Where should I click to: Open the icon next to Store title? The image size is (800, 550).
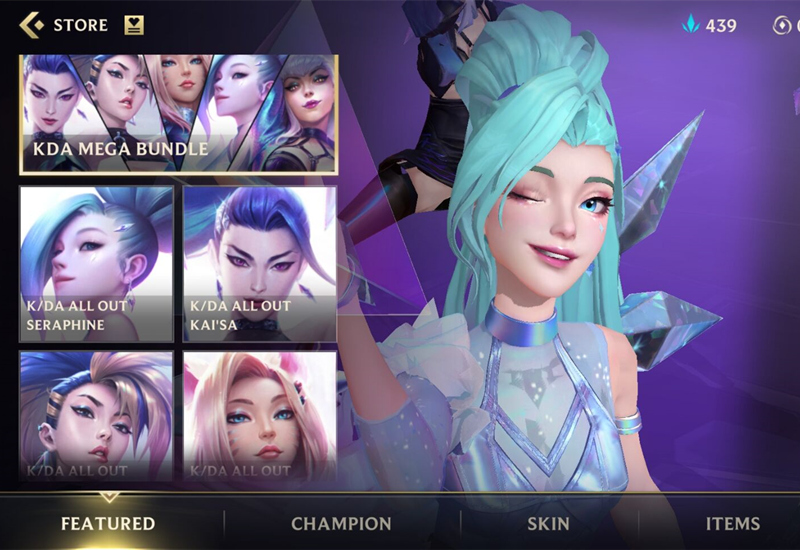(134, 25)
